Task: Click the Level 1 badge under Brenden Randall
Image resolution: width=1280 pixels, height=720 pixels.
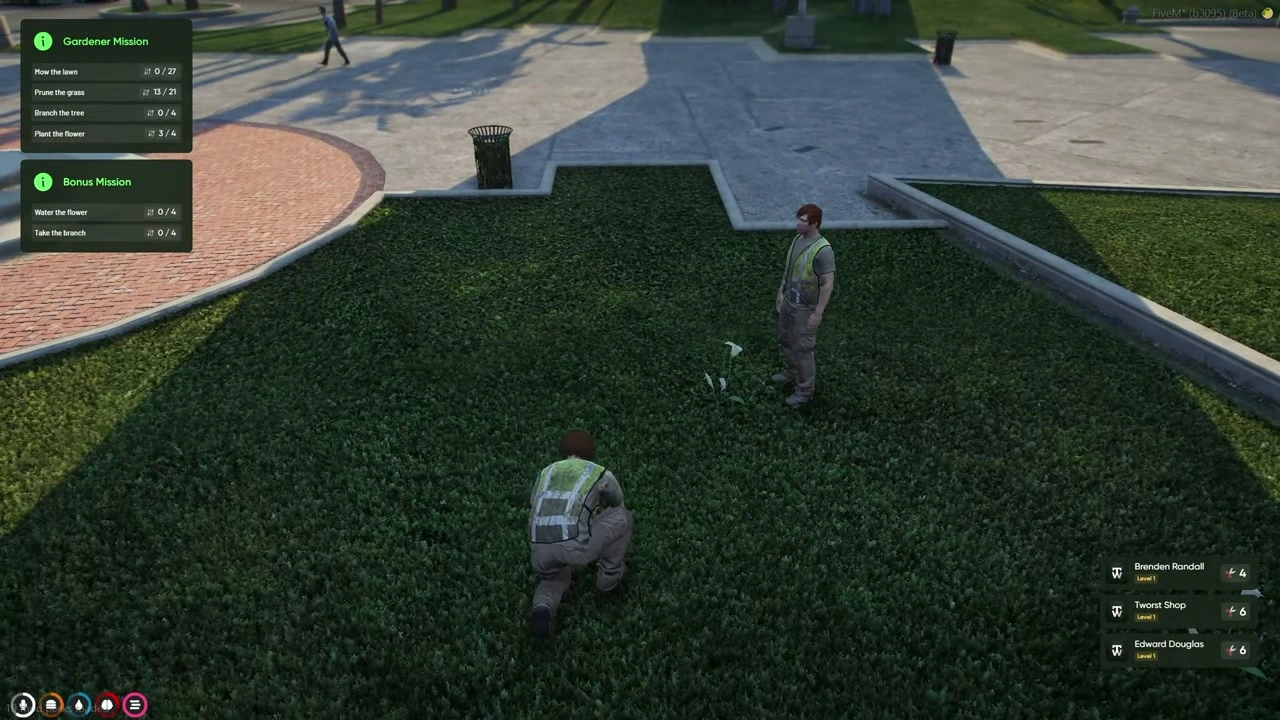Action: tap(1145, 578)
